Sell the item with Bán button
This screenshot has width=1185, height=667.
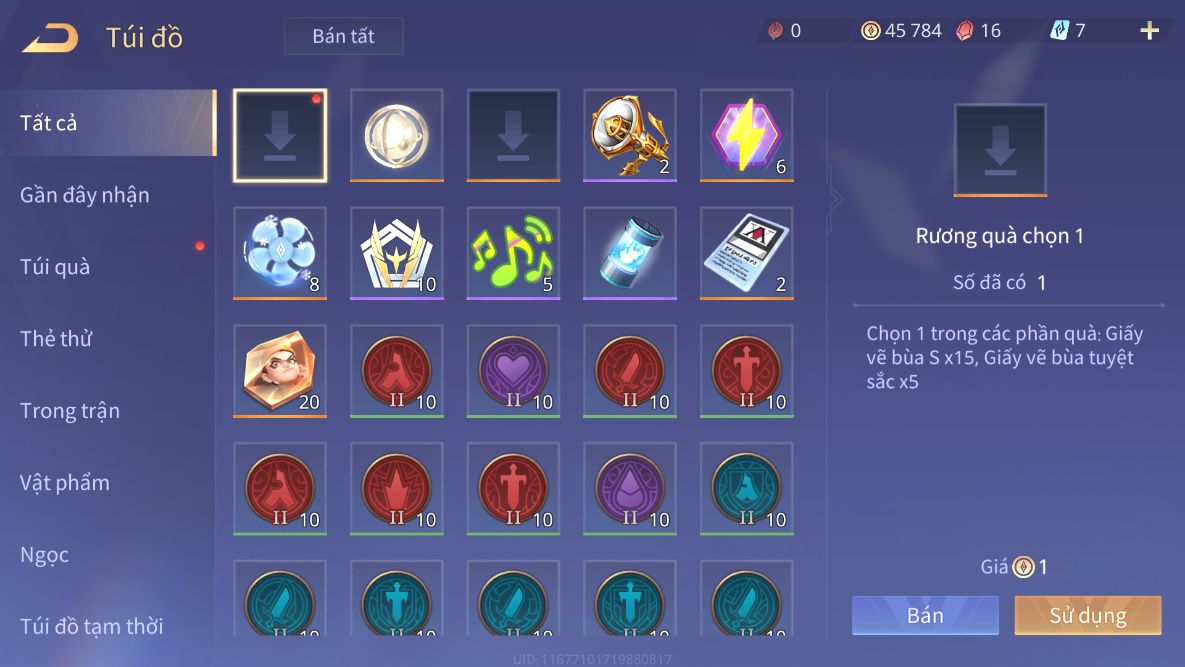(x=925, y=615)
